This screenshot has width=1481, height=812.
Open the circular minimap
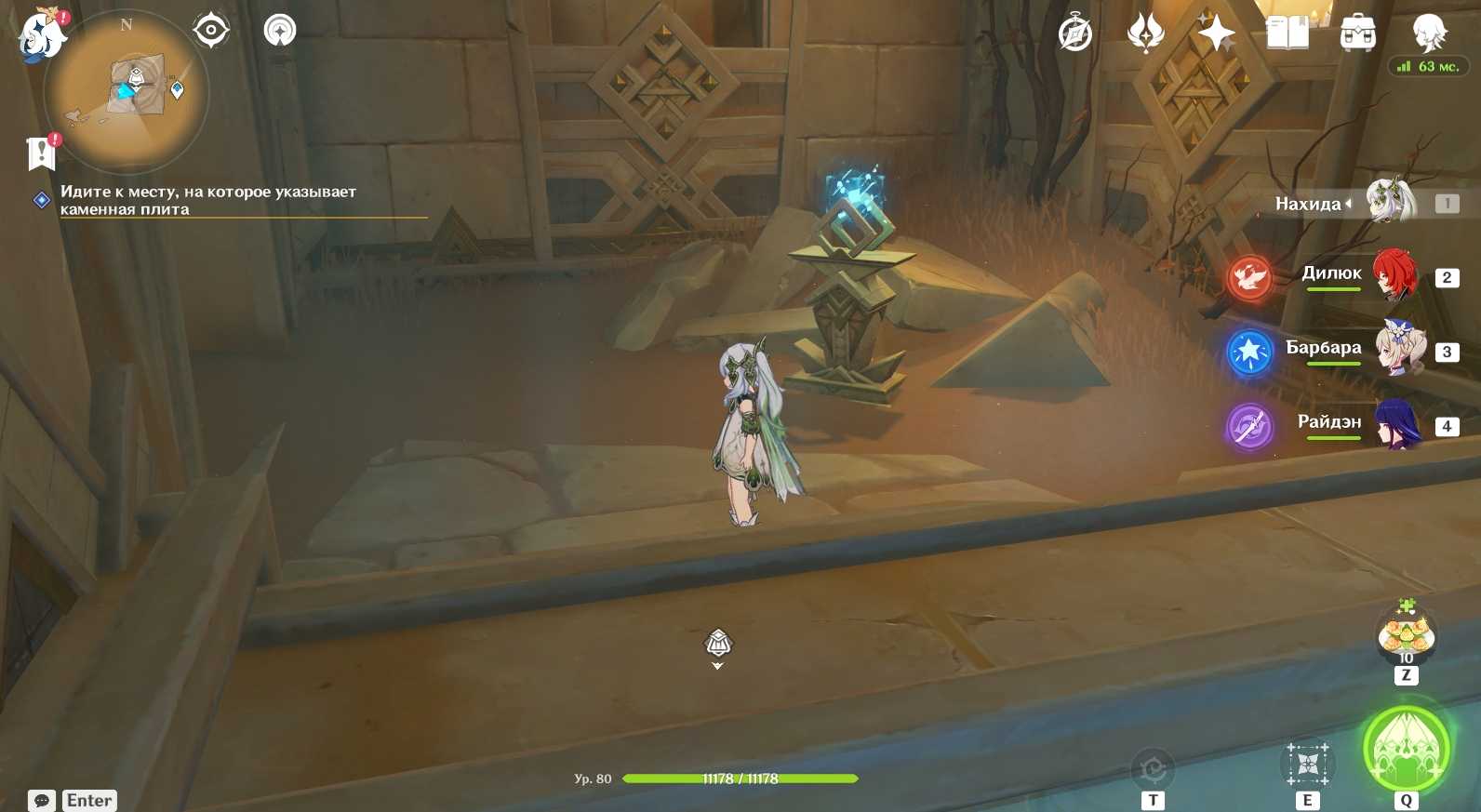coord(127,91)
